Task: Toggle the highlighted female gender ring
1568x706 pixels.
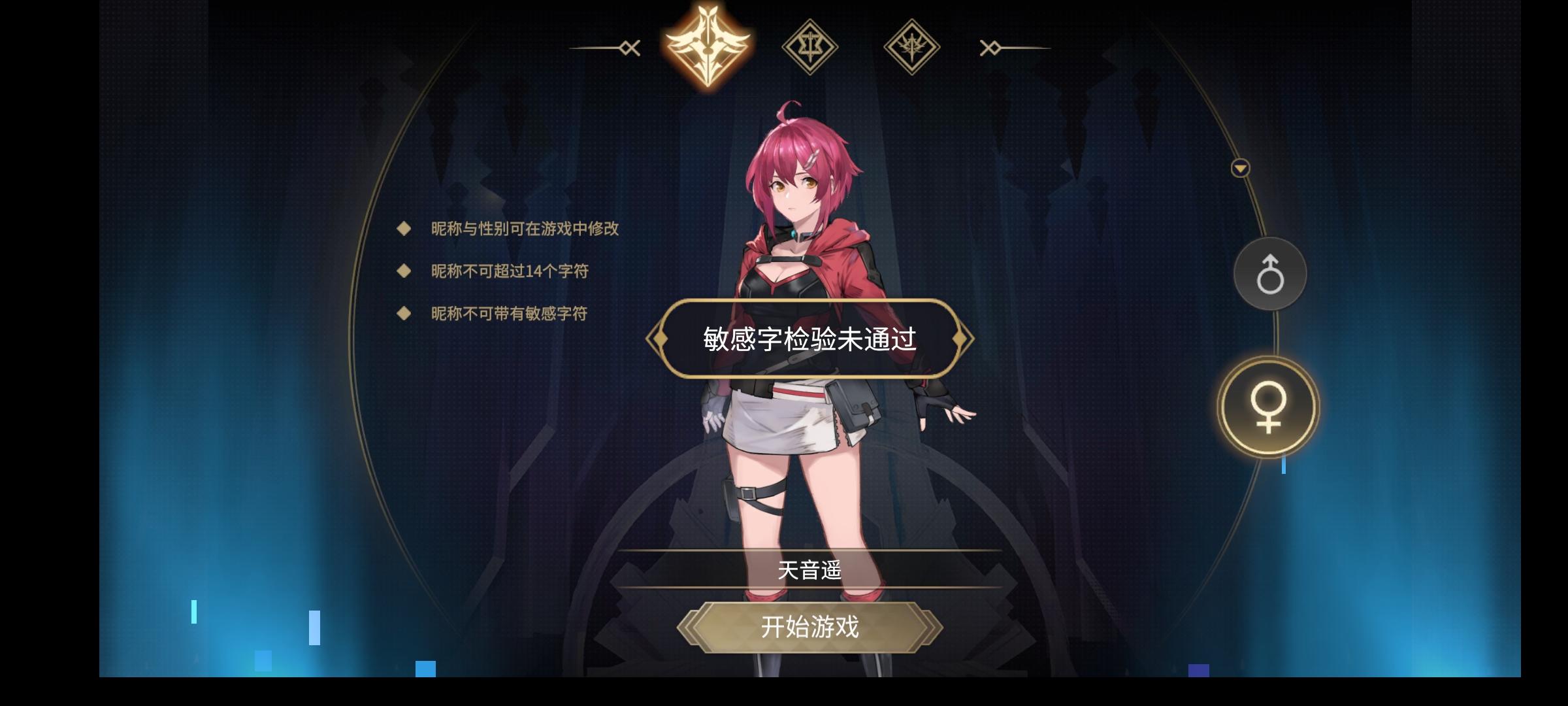Action: pyautogui.click(x=1267, y=407)
